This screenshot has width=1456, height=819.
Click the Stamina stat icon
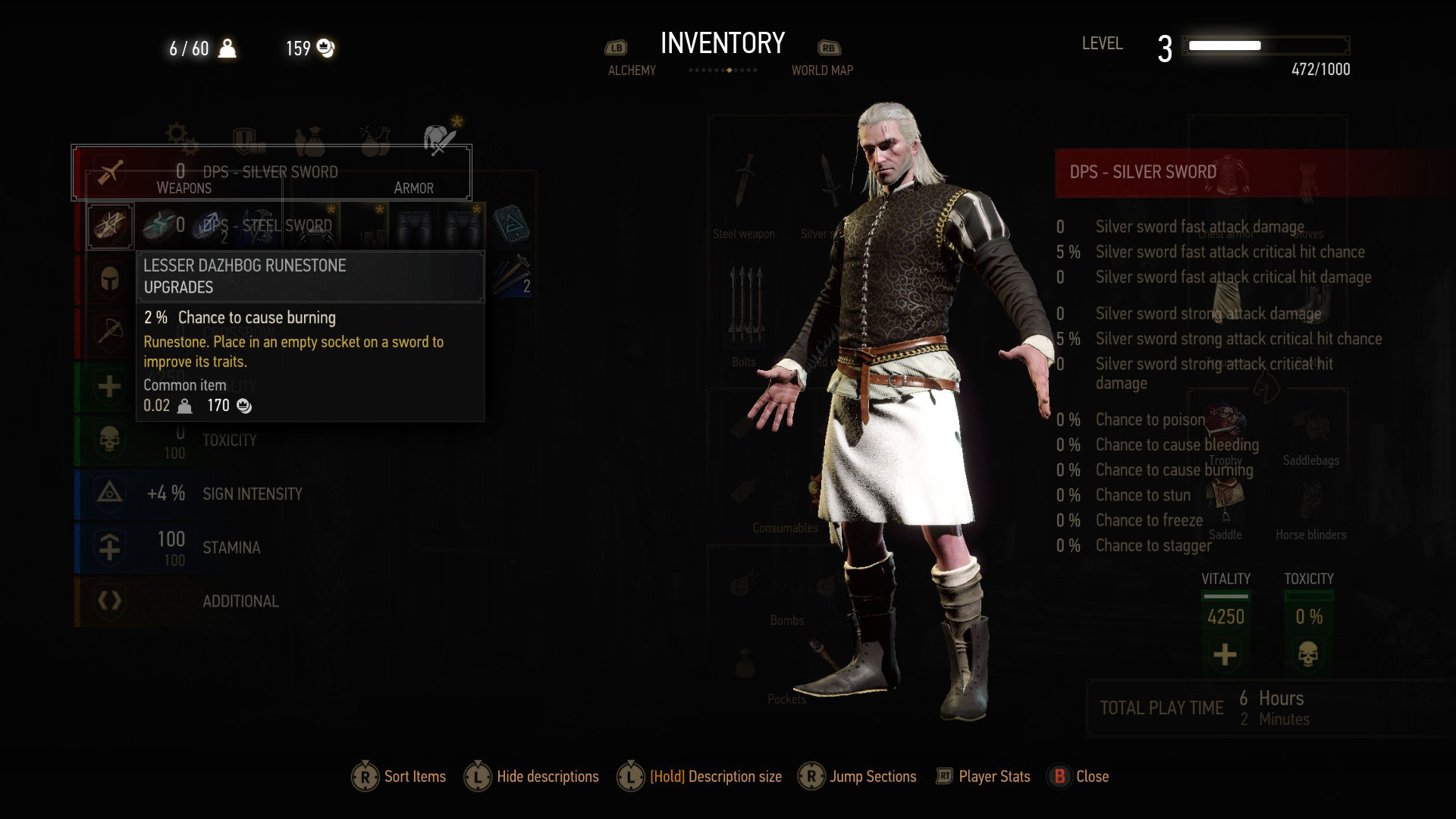(110, 548)
